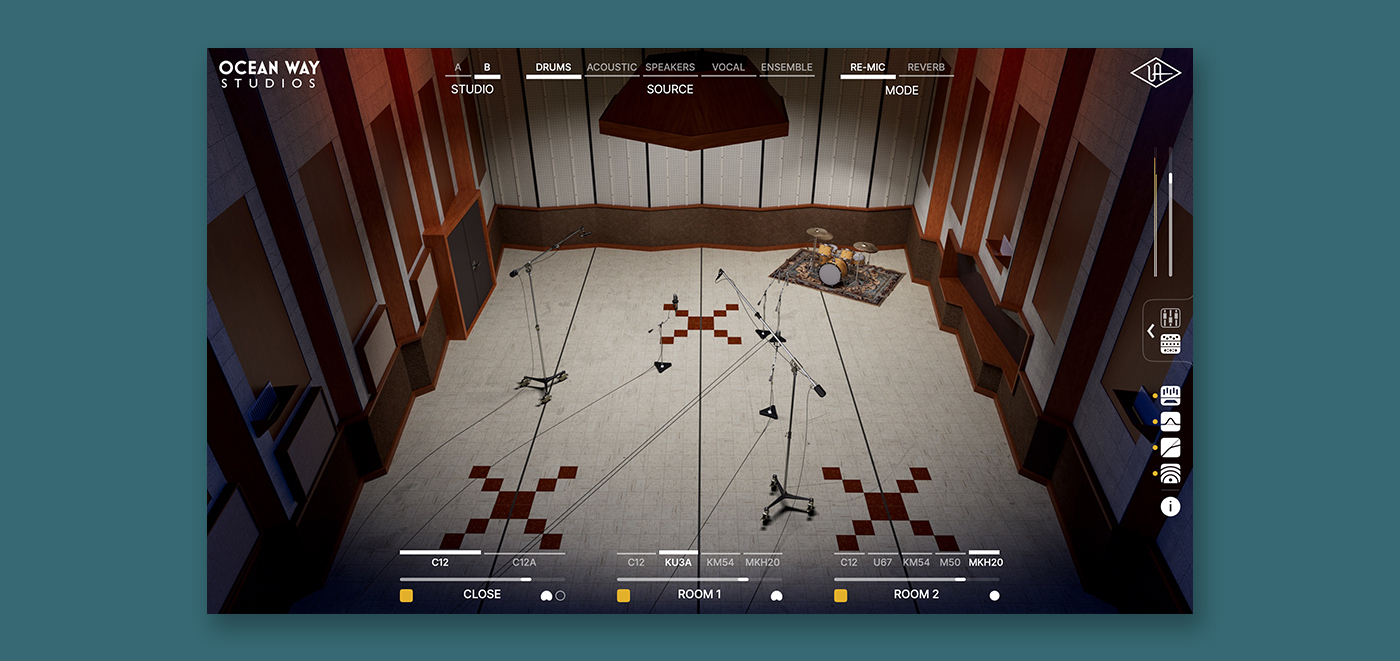Open the info button
Image resolution: width=1400 pixels, height=661 pixels.
tap(1170, 507)
